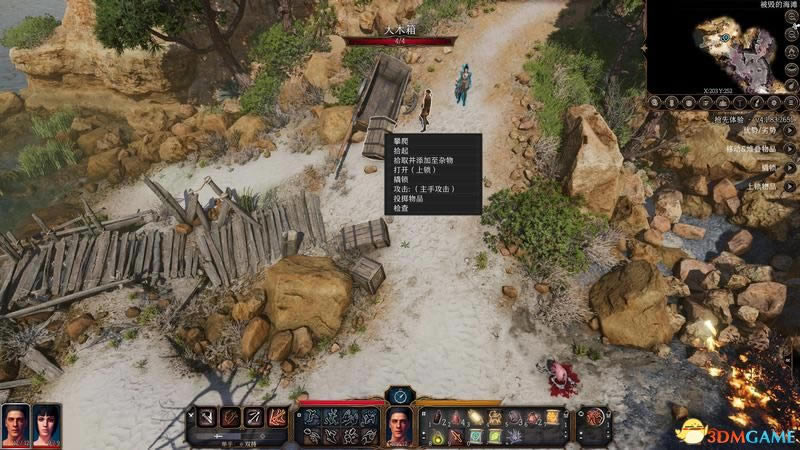This screenshot has width=800, height=450.
Task: Select 检查 (examine) from the context menu
Action: (401, 207)
